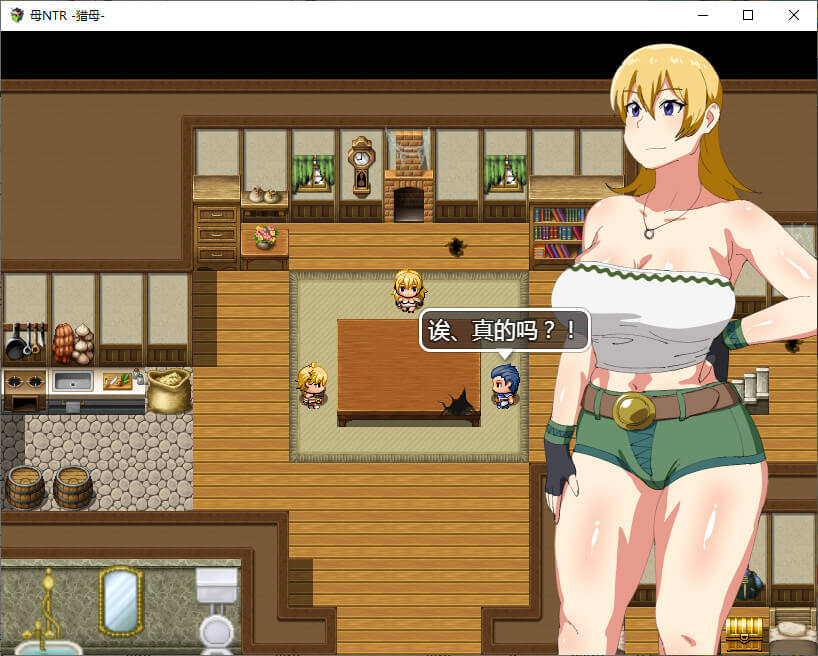The width and height of the screenshot is (818, 656).
Task: Maximize the game window
Action: tap(748, 15)
